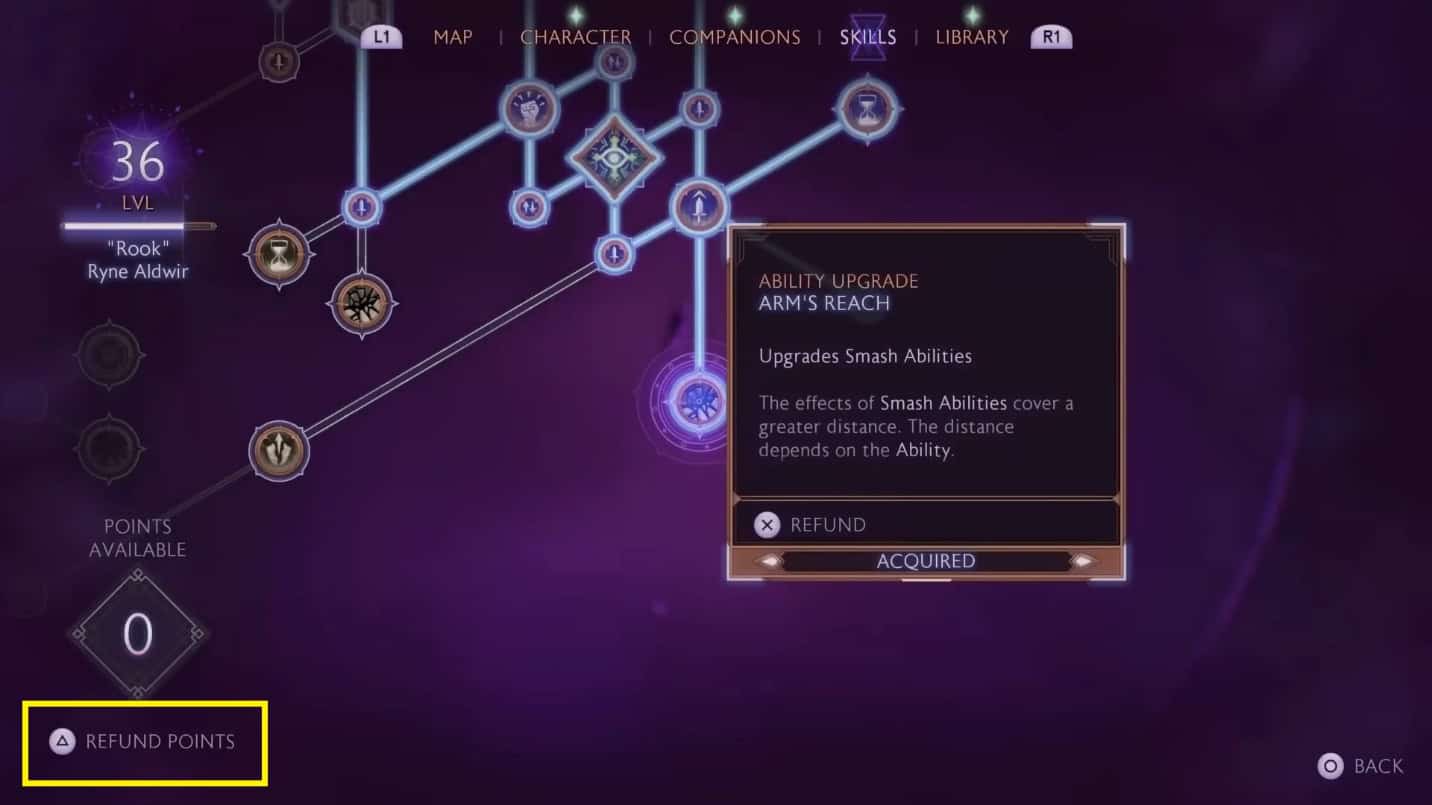Click the Refund Points button
Image resolution: width=1432 pixels, height=805 pixels.
145,742
